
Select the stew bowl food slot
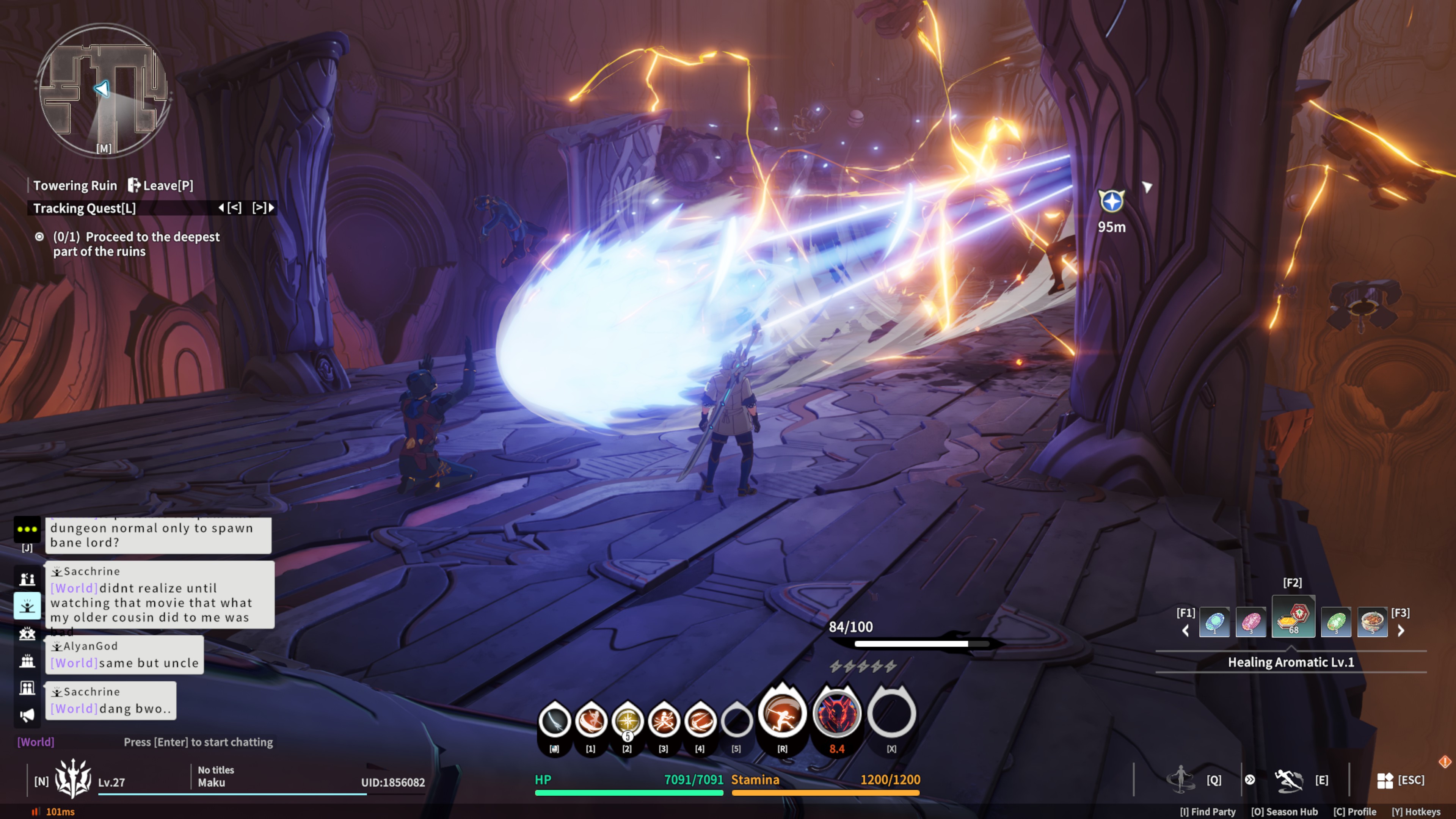pos(1372,622)
